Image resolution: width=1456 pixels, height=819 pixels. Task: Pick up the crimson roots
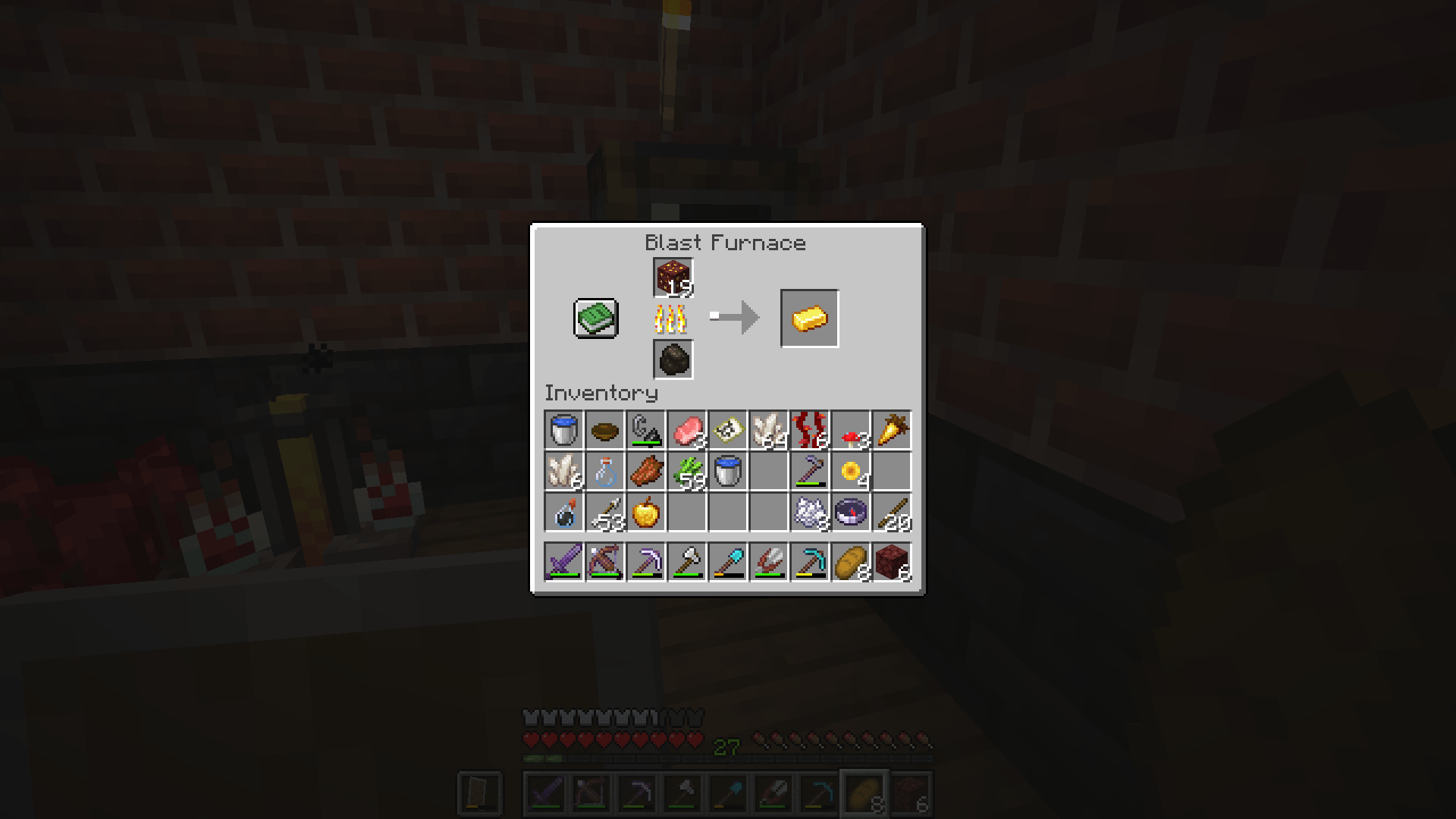808,430
